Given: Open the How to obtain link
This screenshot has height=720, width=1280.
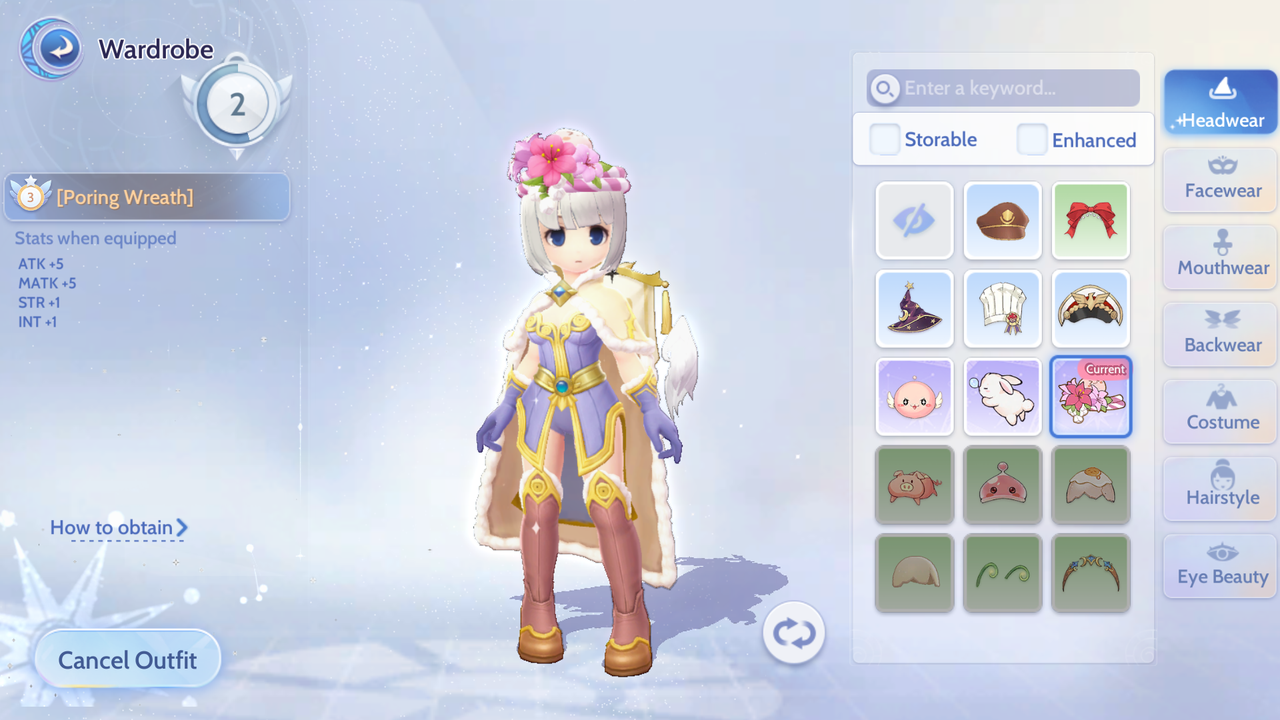Looking at the screenshot, I should [118, 527].
